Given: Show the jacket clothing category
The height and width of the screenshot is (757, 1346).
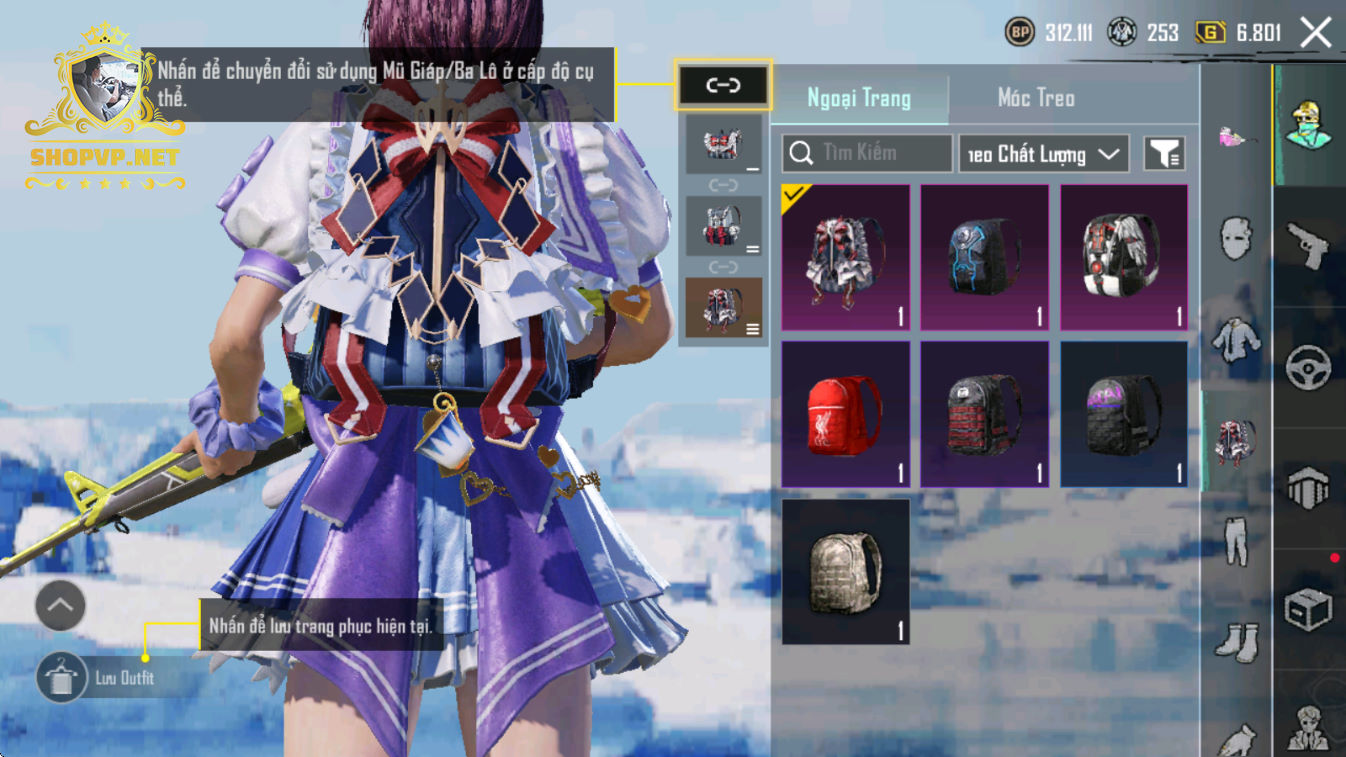Looking at the screenshot, I should pyautogui.click(x=1236, y=340).
